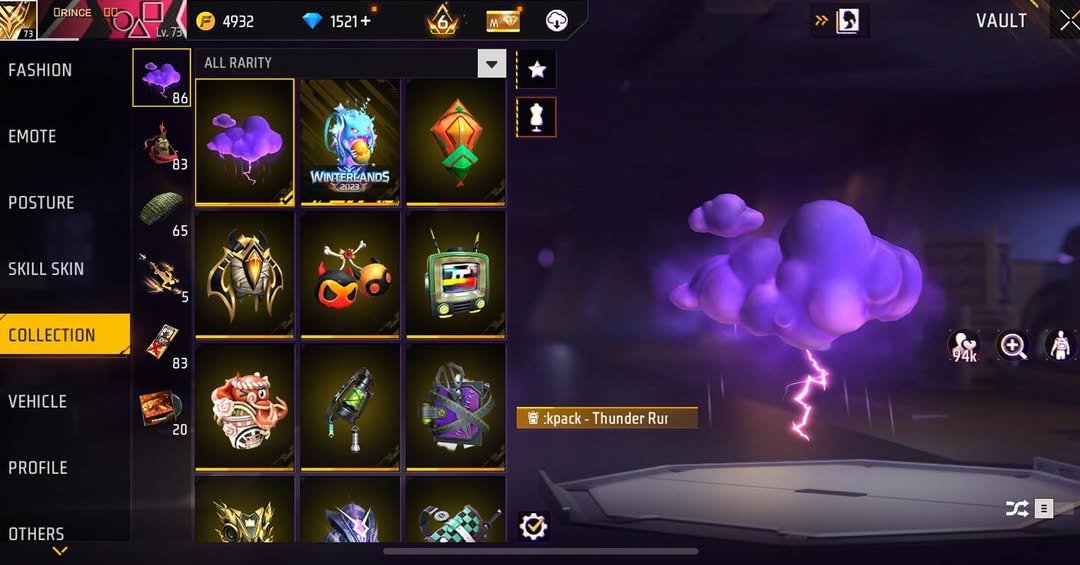Image resolution: width=1080 pixels, height=565 pixels.
Task: Open the magnifying glass zoom view
Action: coord(1013,347)
